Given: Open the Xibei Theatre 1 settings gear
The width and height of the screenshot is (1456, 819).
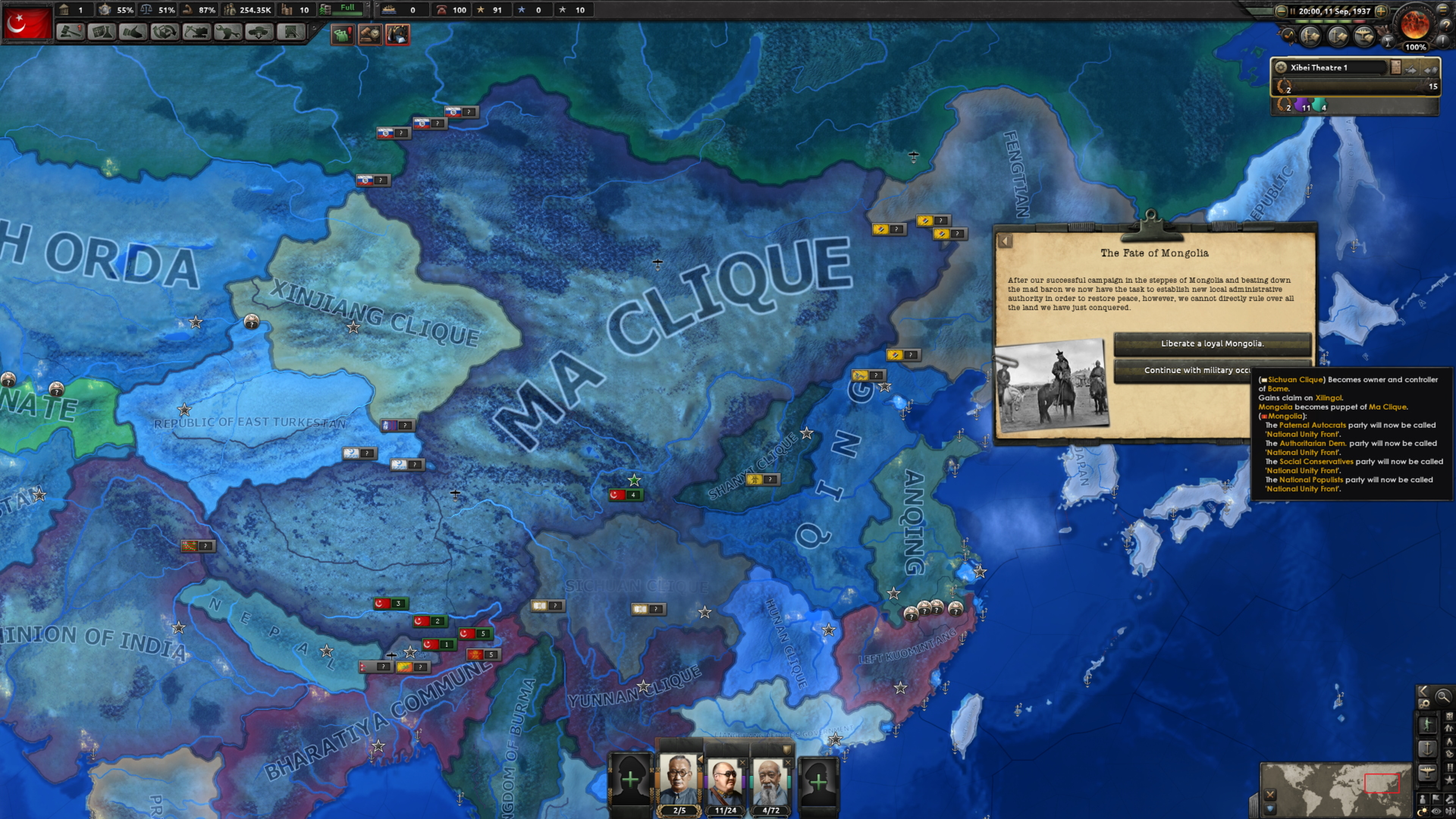Looking at the screenshot, I should pos(1280,67).
